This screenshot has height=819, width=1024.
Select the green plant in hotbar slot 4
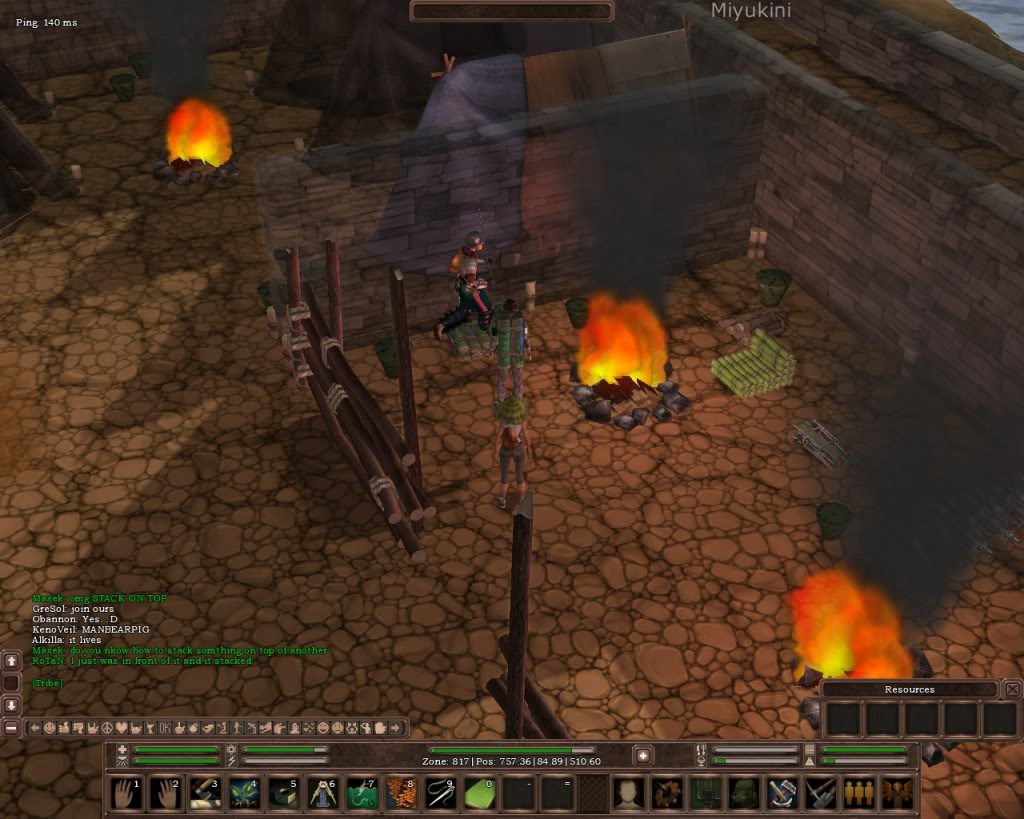pyautogui.click(x=245, y=793)
